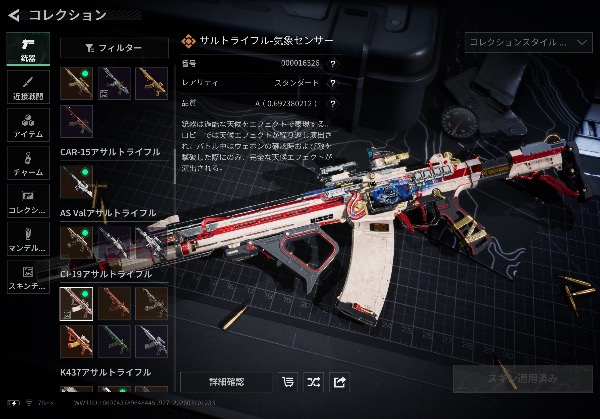Select the CAR-15 assault rifle skin thumbnail
Screen dimensions: 600x419
pyautogui.click(x=76, y=183)
